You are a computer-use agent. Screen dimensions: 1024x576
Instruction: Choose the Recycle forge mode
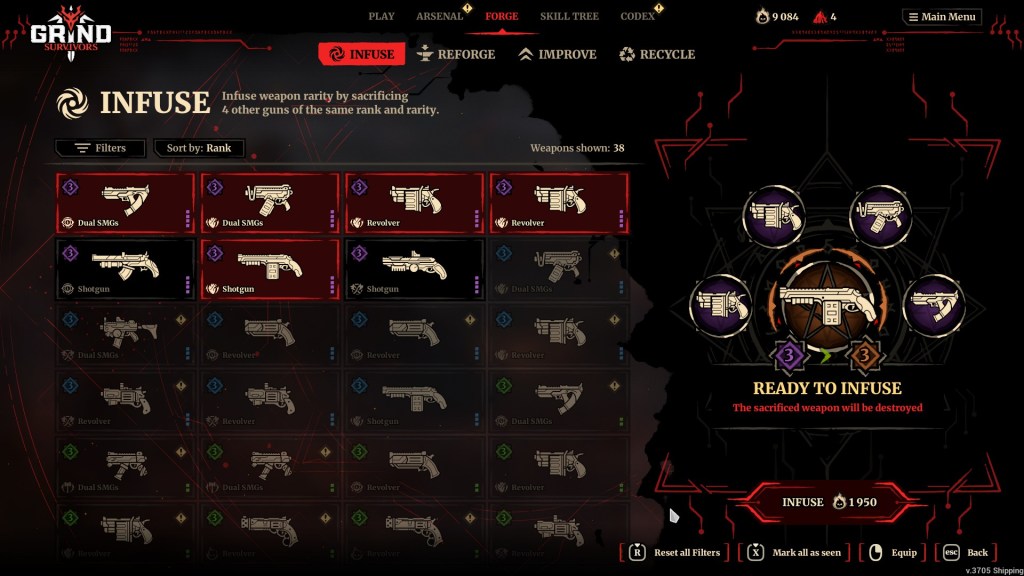(x=656, y=54)
